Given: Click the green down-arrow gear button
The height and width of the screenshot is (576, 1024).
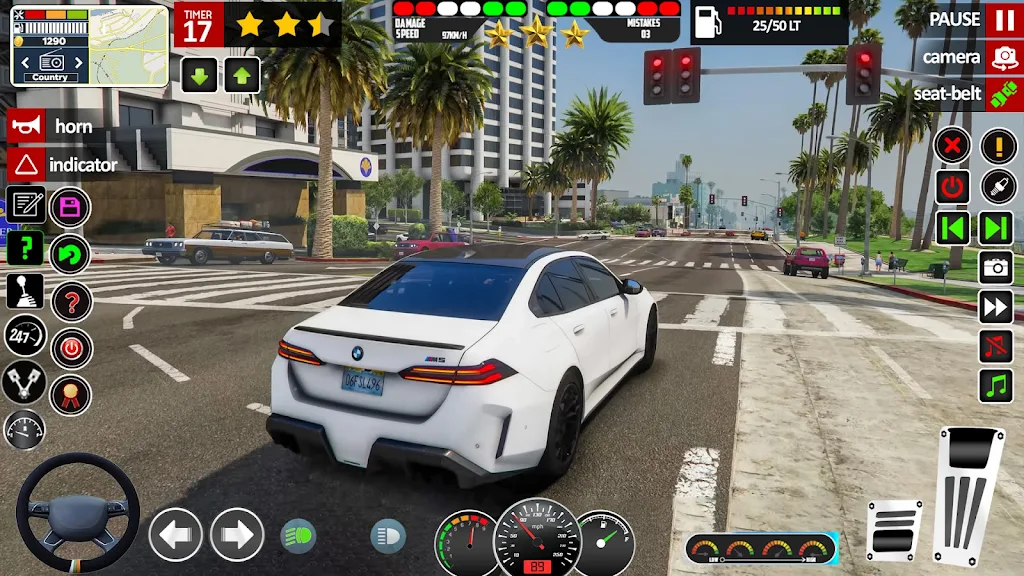Looking at the screenshot, I should [200, 75].
